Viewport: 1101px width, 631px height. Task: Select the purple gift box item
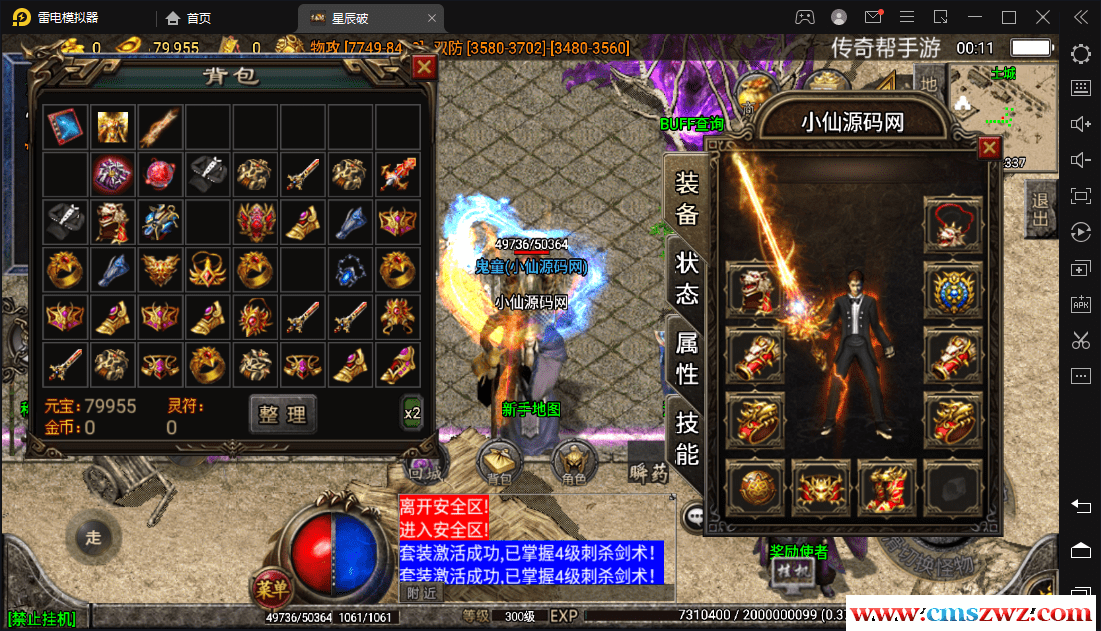(112, 175)
